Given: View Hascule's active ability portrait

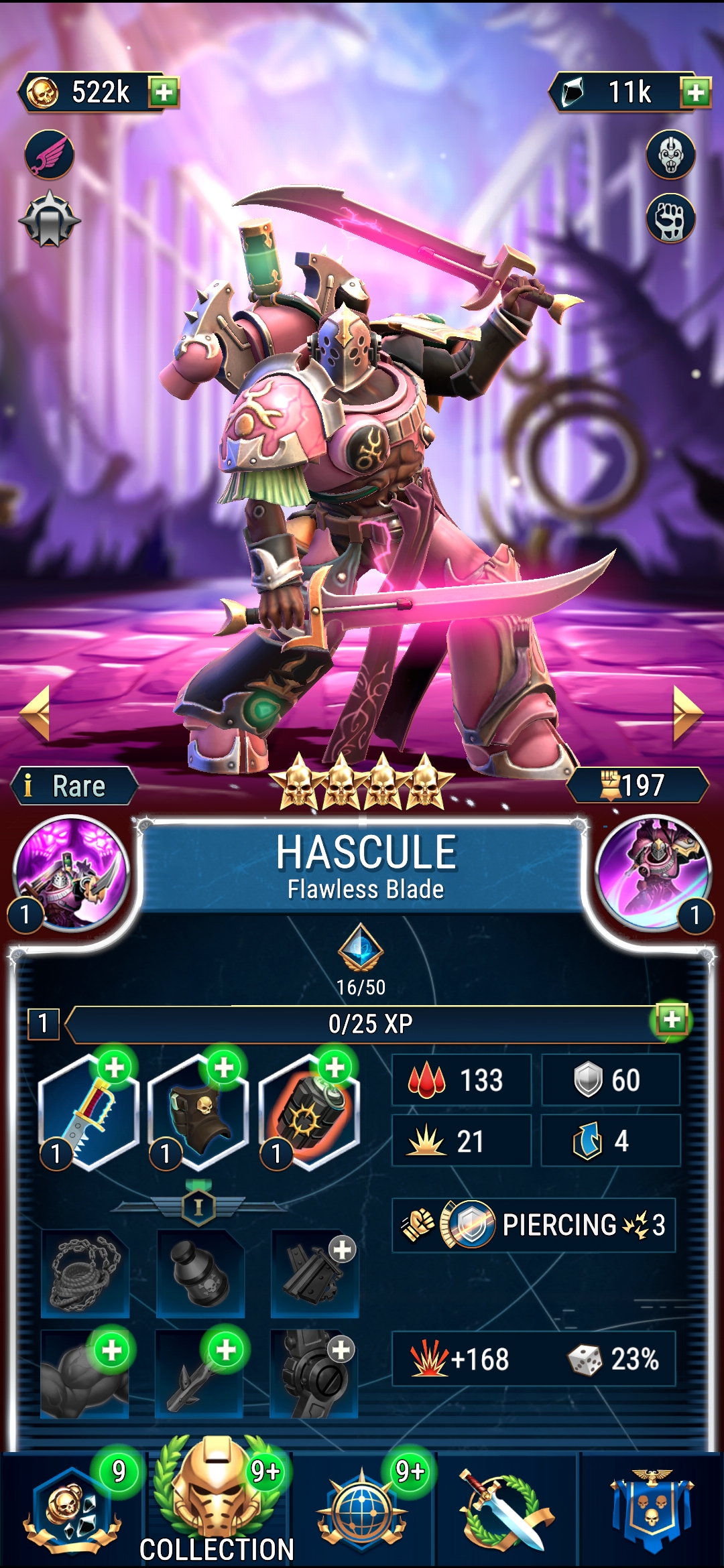Looking at the screenshot, I should pyautogui.click(x=71, y=872).
